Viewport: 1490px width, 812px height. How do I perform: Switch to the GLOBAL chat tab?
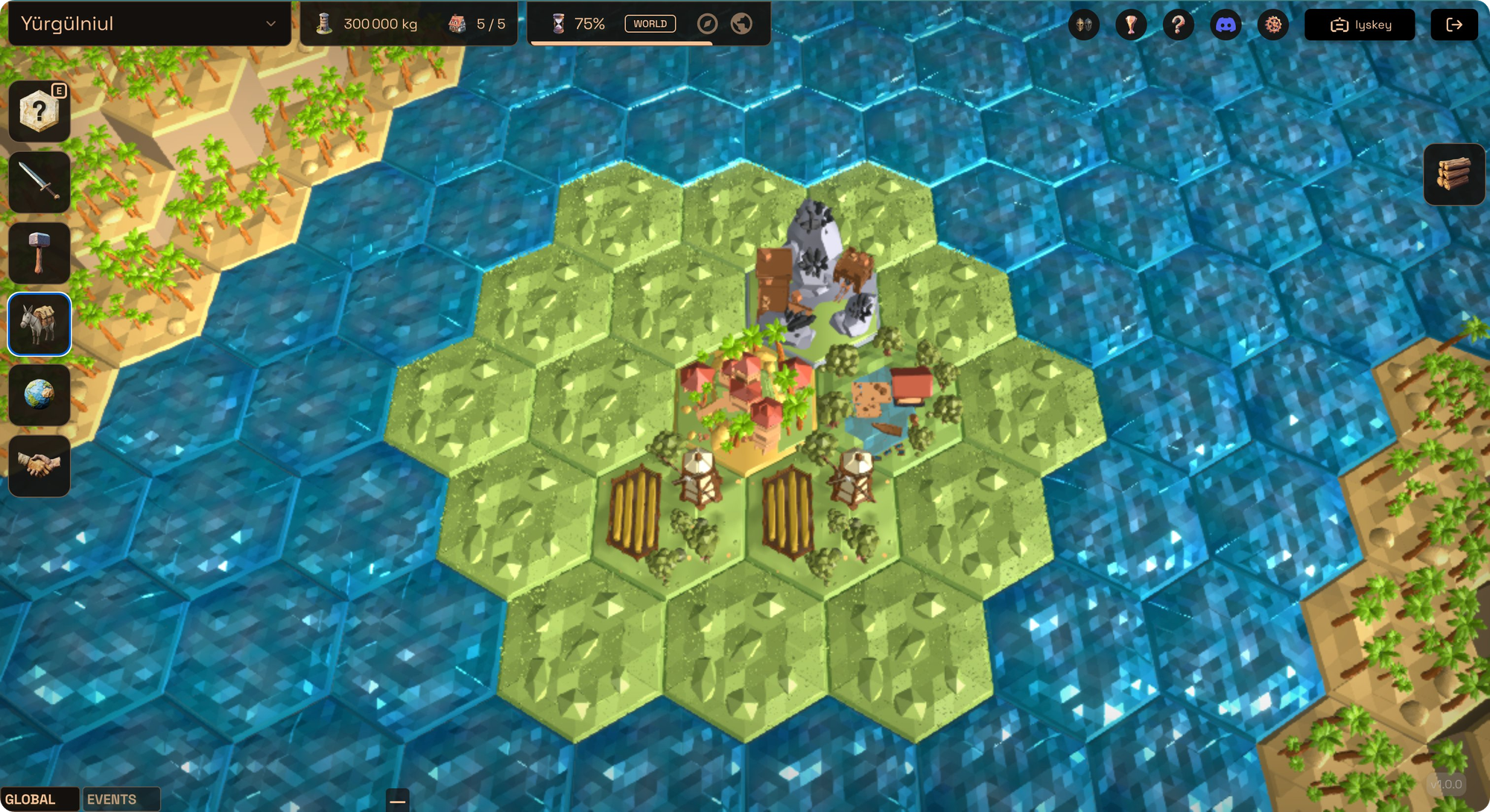pyautogui.click(x=31, y=799)
